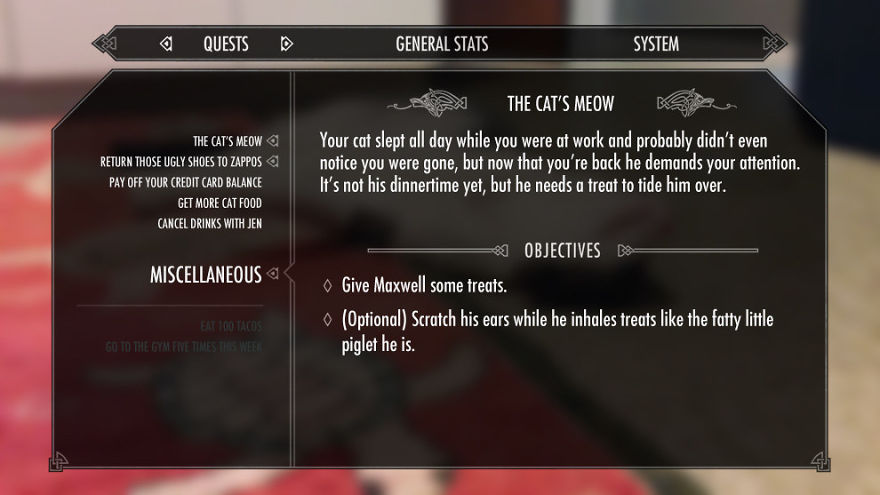
Task: Select the optional Scratch his ears objective
Action: [x=557, y=320]
